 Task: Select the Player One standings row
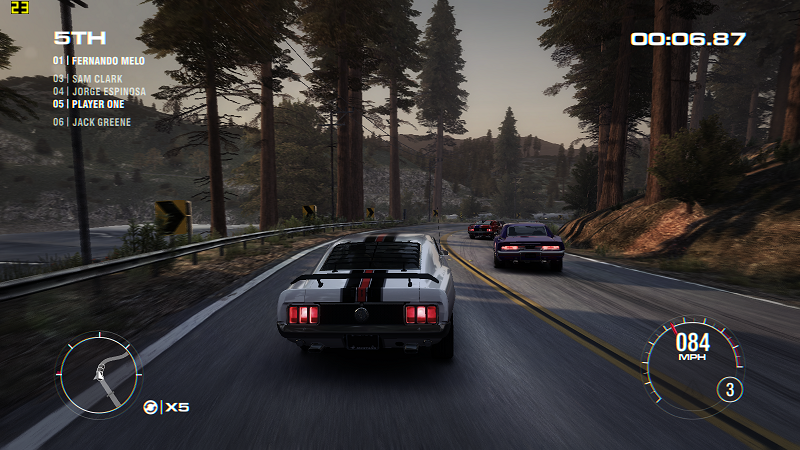[x=91, y=104]
